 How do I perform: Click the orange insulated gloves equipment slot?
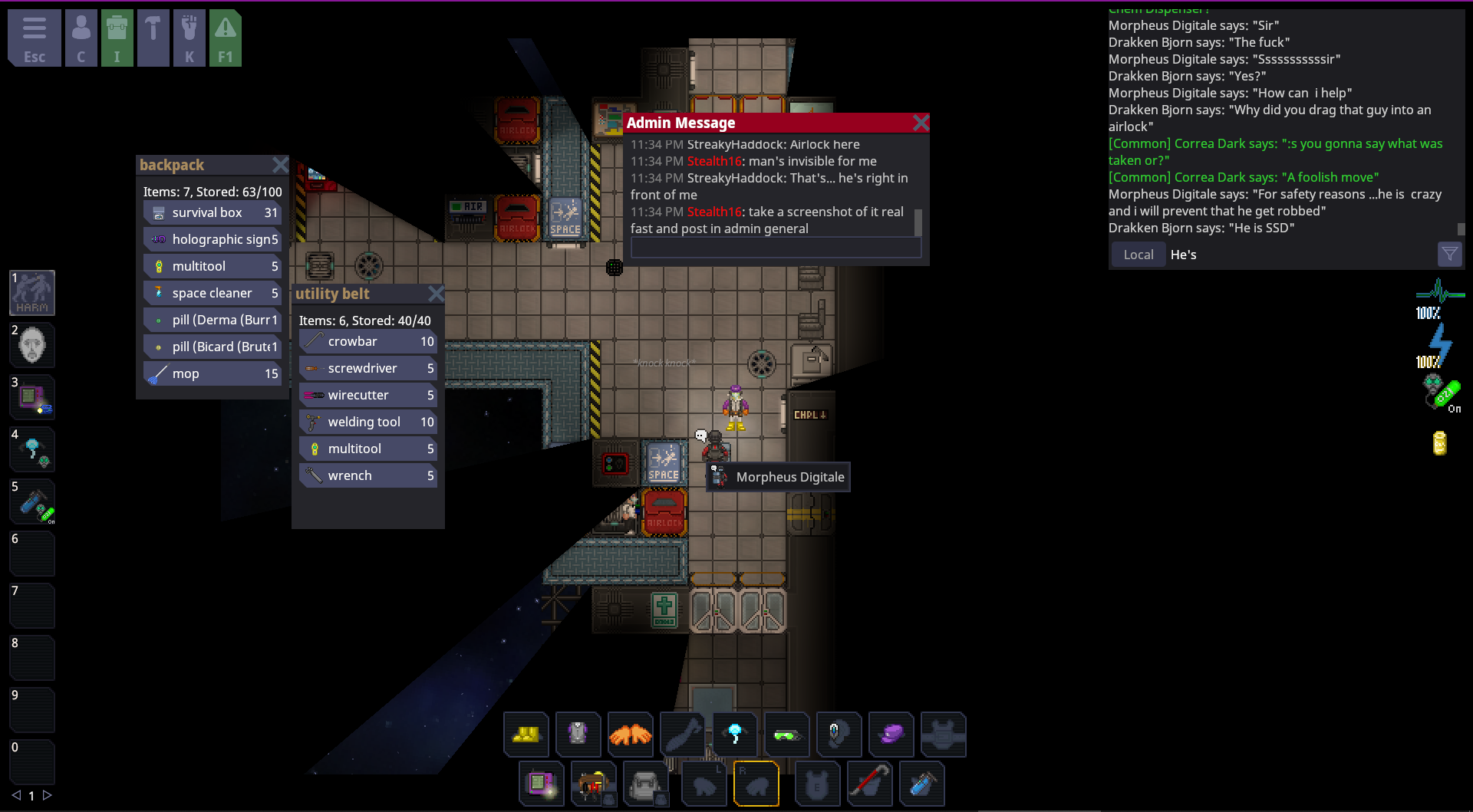coord(631,735)
